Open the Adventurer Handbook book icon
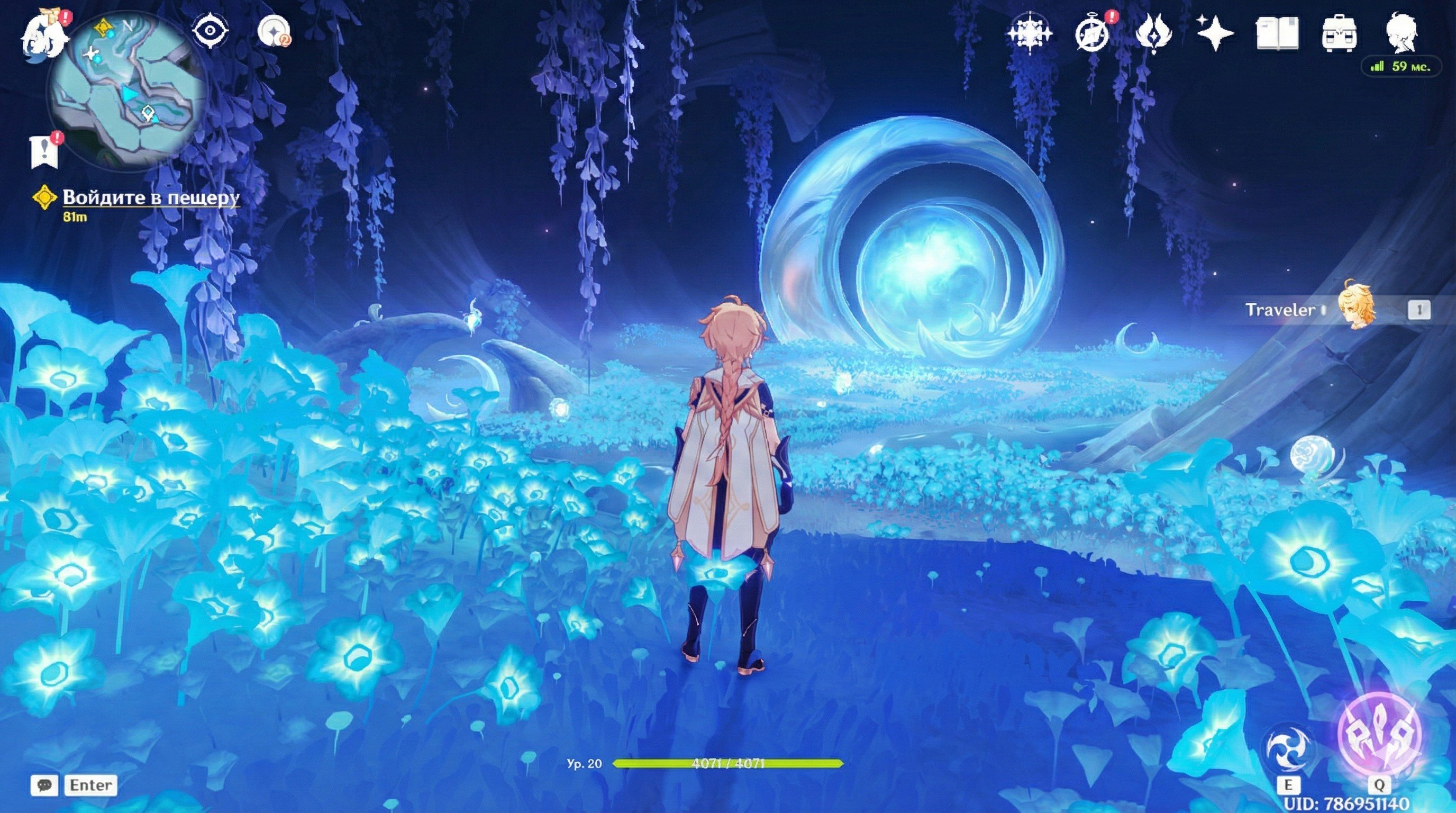The image size is (1456, 813). [1277, 33]
